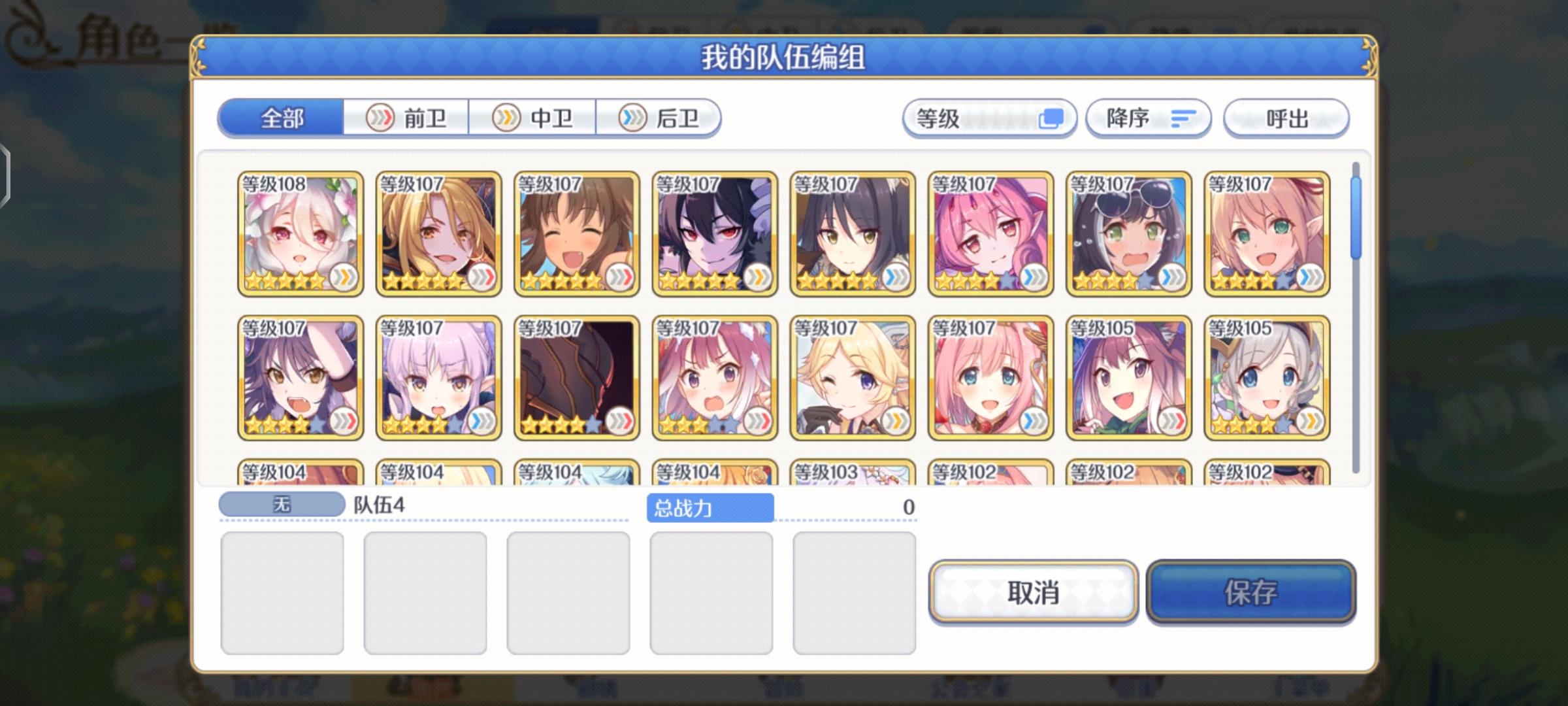
Task: Switch to the 中卫 tab
Action: point(536,118)
